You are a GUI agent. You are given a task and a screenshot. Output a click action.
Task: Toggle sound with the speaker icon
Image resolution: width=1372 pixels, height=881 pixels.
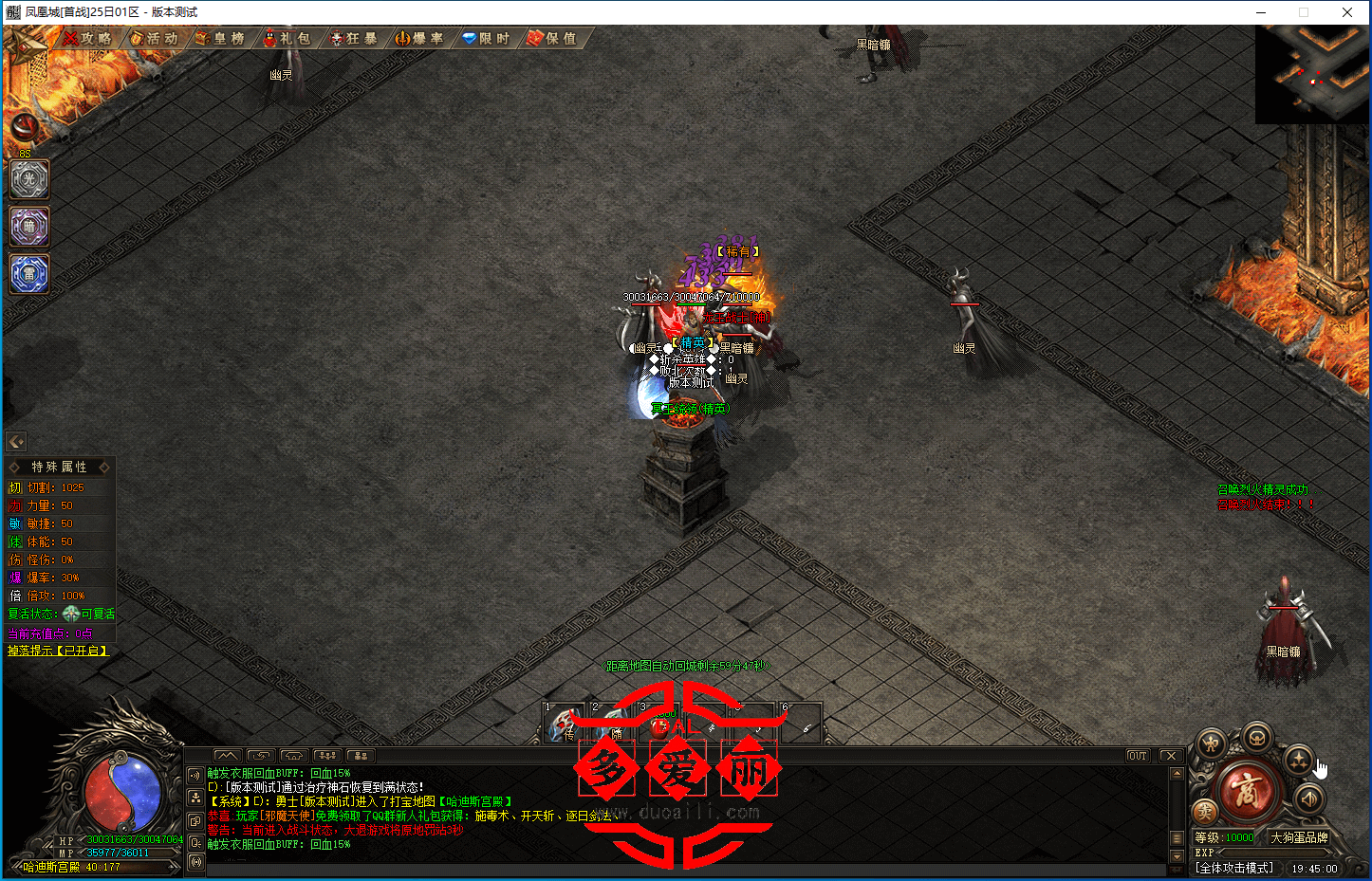pyautogui.click(x=1310, y=798)
